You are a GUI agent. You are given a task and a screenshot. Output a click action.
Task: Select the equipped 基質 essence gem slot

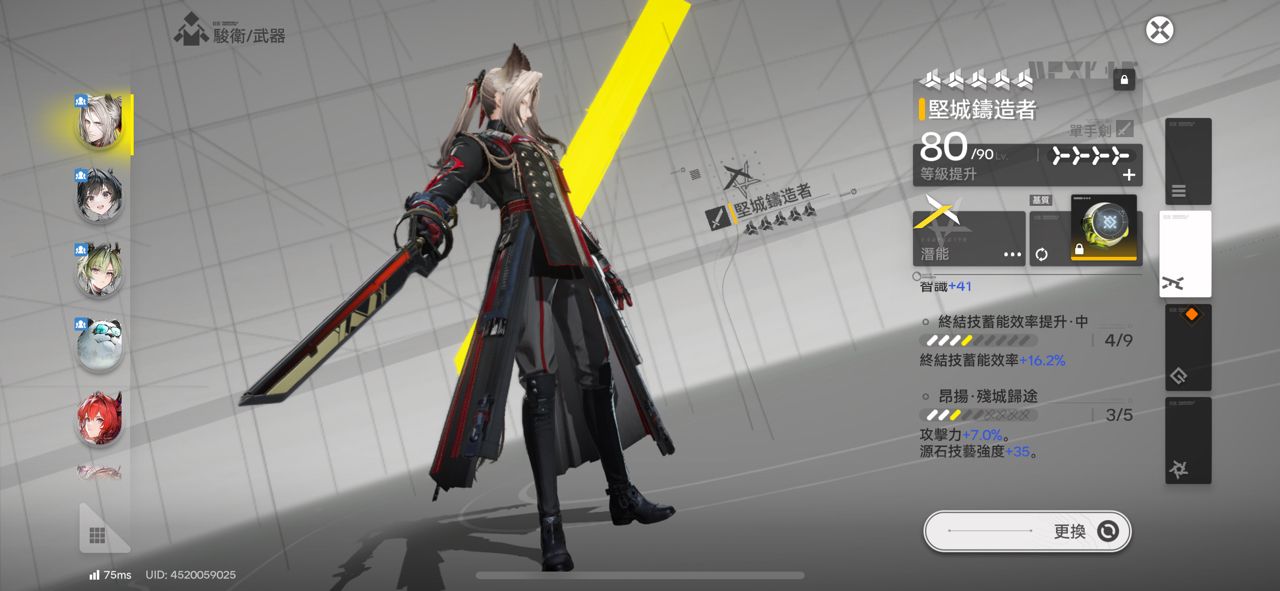click(1104, 228)
